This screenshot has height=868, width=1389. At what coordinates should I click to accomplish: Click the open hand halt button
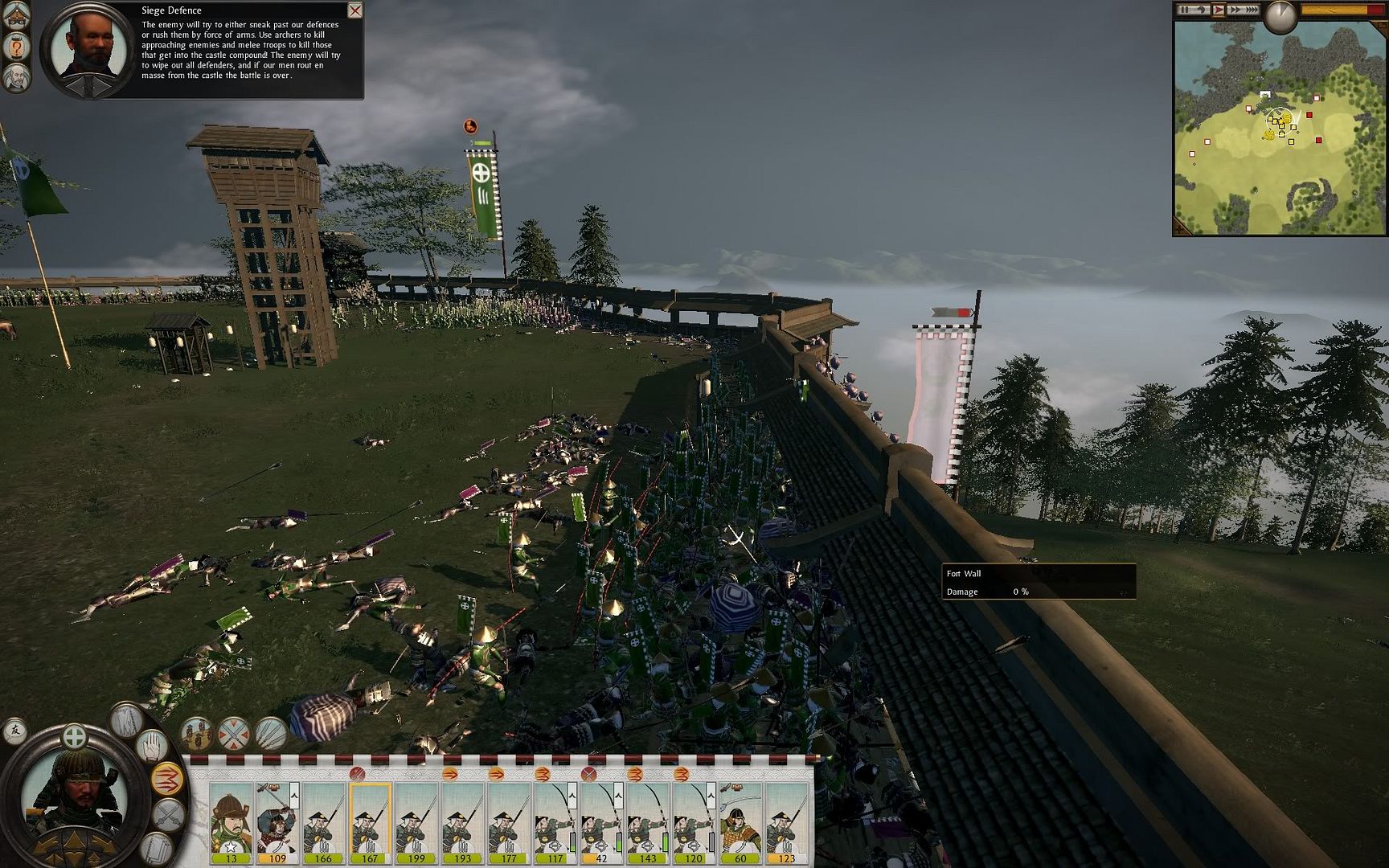(x=152, y=747)
